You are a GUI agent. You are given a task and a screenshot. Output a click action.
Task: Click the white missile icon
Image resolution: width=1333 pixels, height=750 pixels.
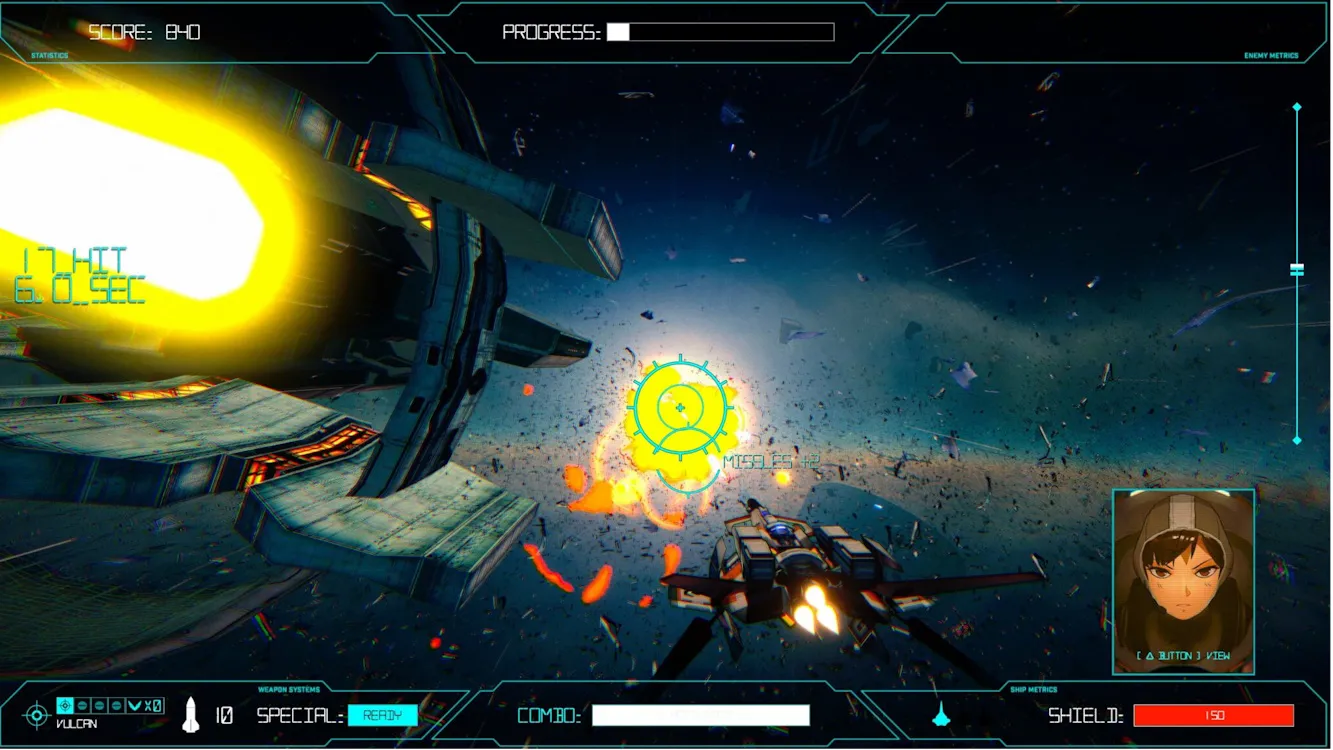tap(191, 714)
